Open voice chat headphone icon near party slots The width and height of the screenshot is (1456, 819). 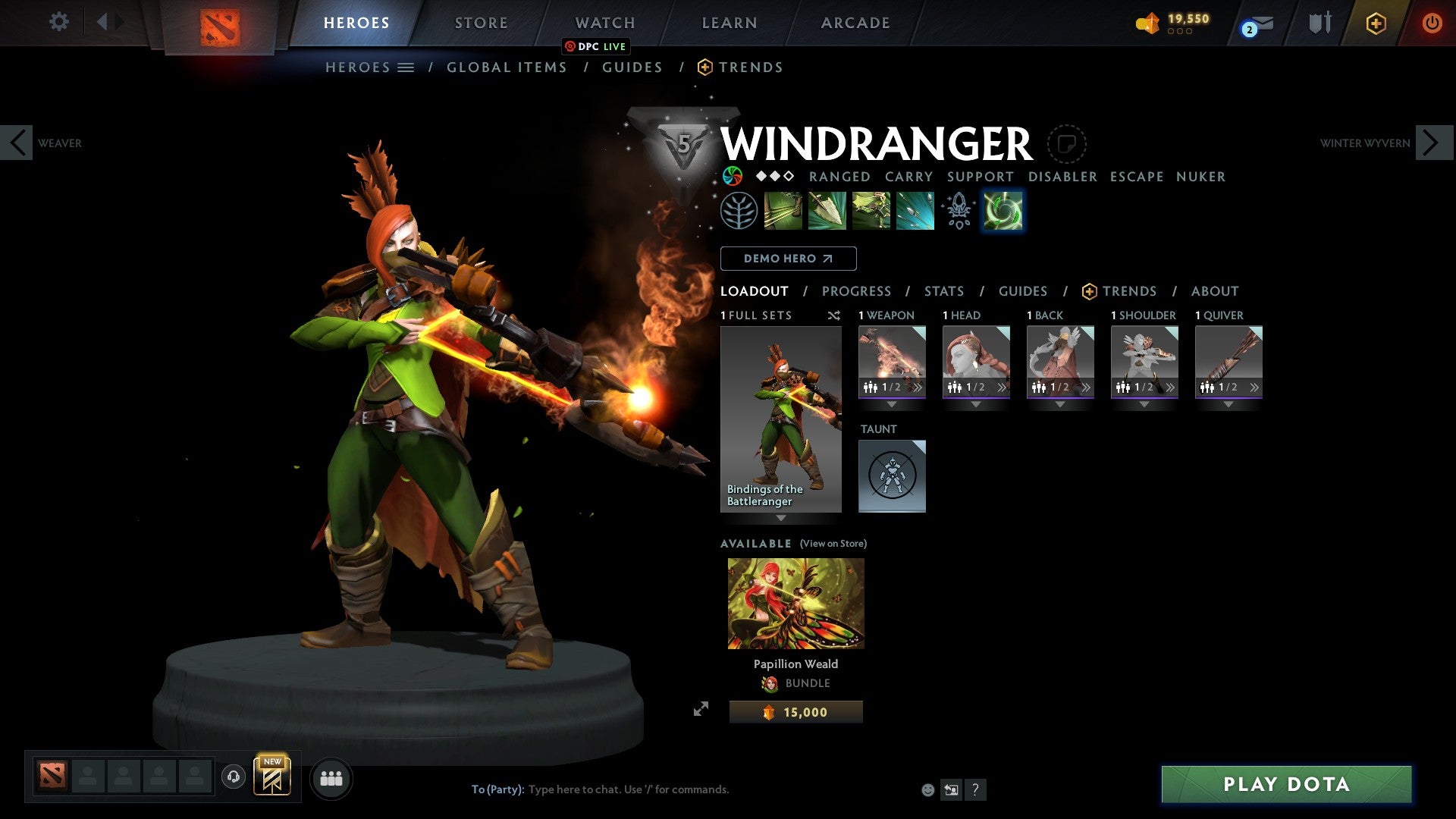[x=233, y=778]
